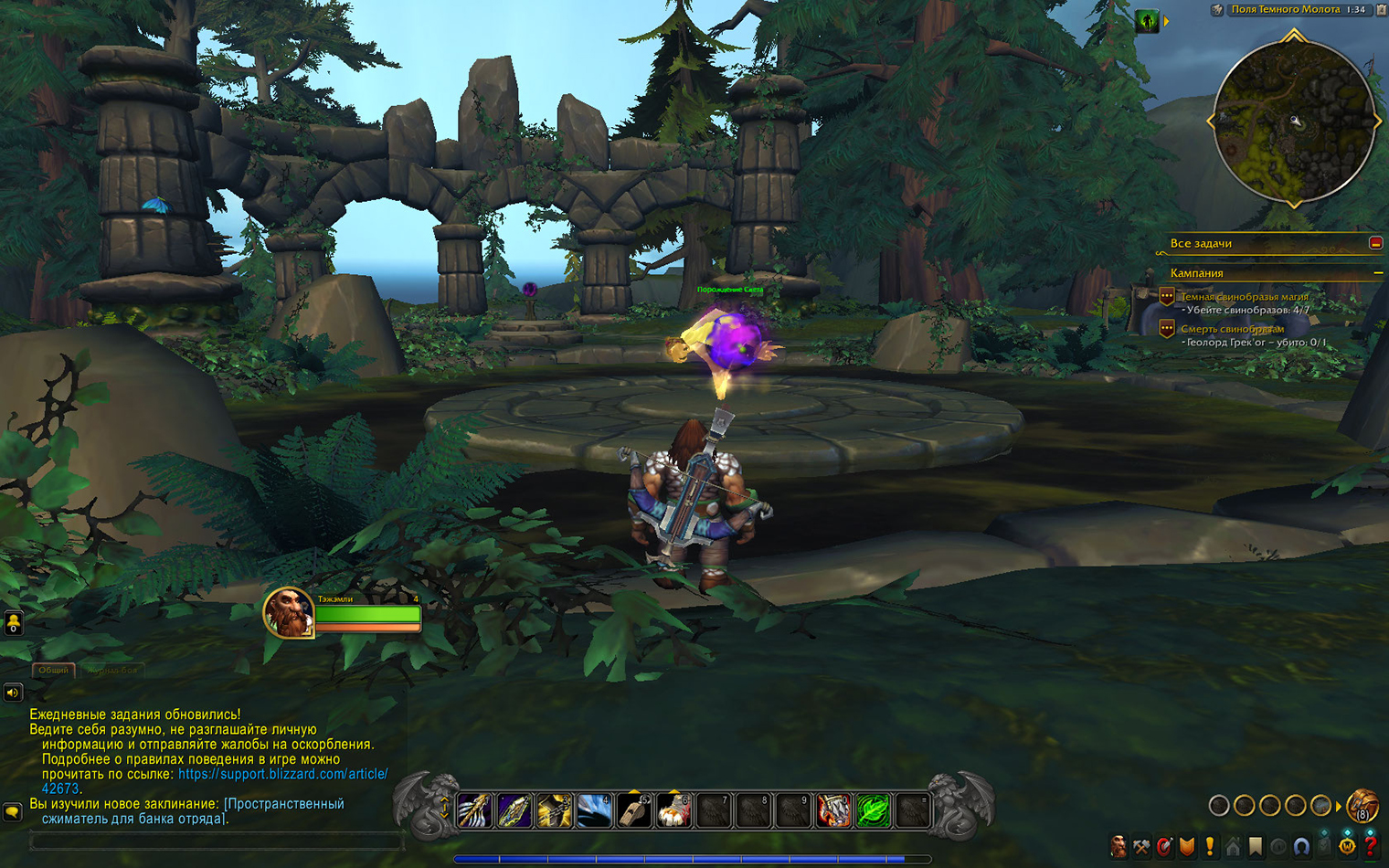Screen dimensions: 1389x868
Task: Use the yellow chain ability on the hotbar
Action: tap(554, 810)
